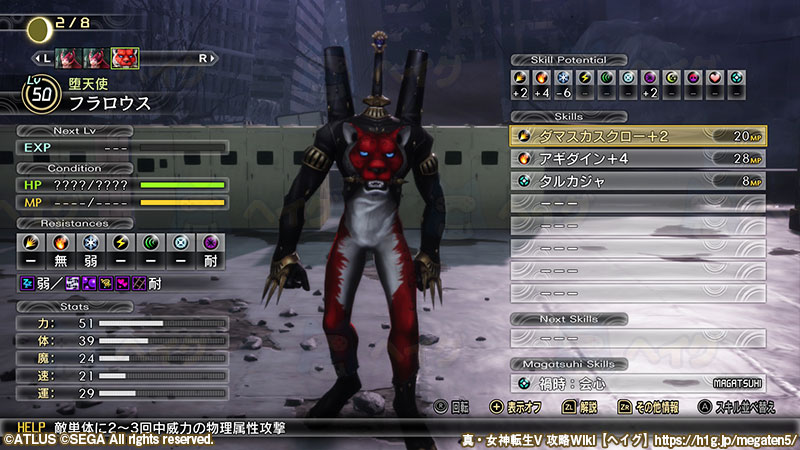The image size is (800, 450).
Task: Select the highlighted red Flauros party portrait
Action: tap(125, 58)
